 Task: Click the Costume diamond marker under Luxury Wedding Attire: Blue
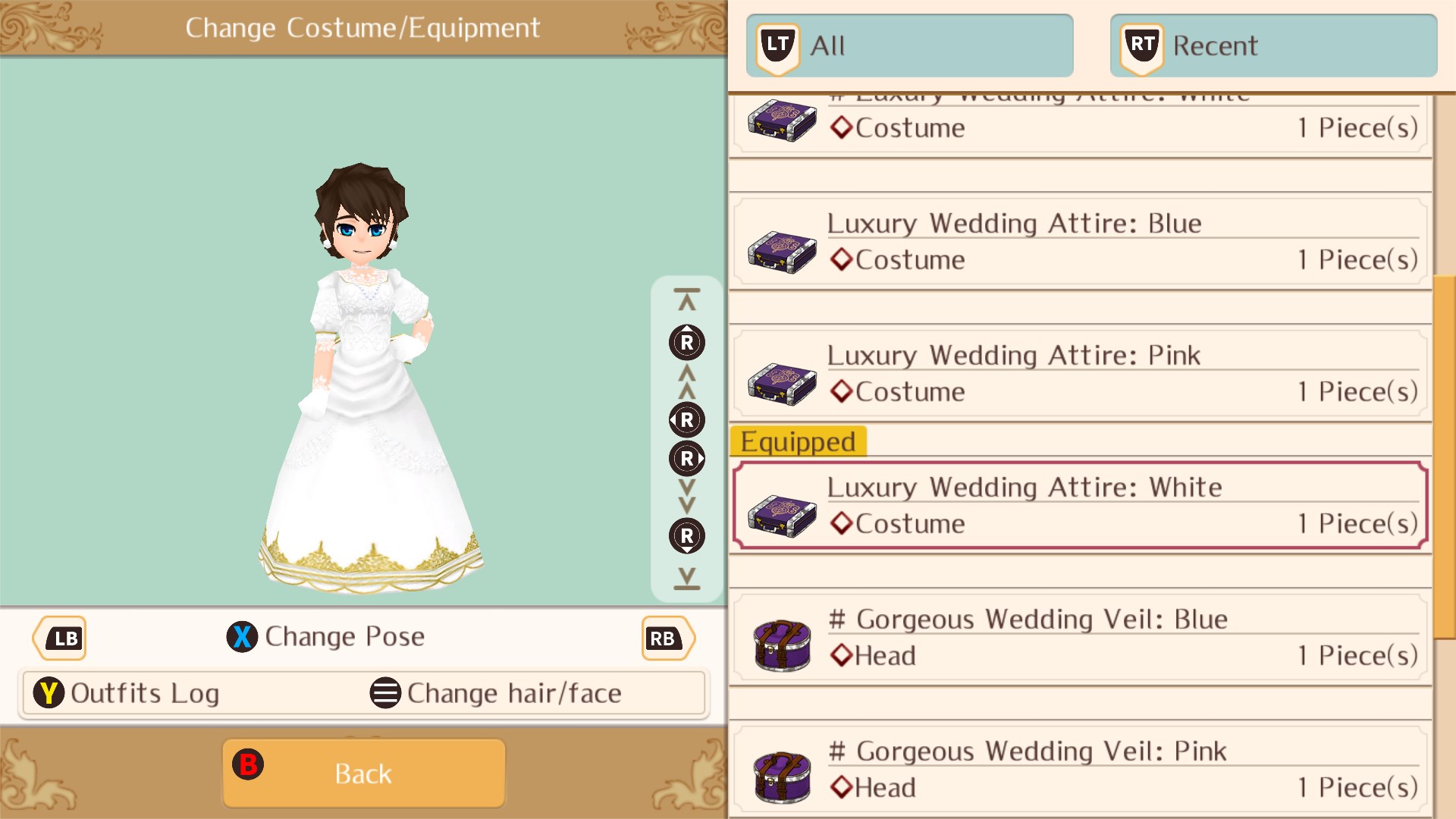pos(842,259)
